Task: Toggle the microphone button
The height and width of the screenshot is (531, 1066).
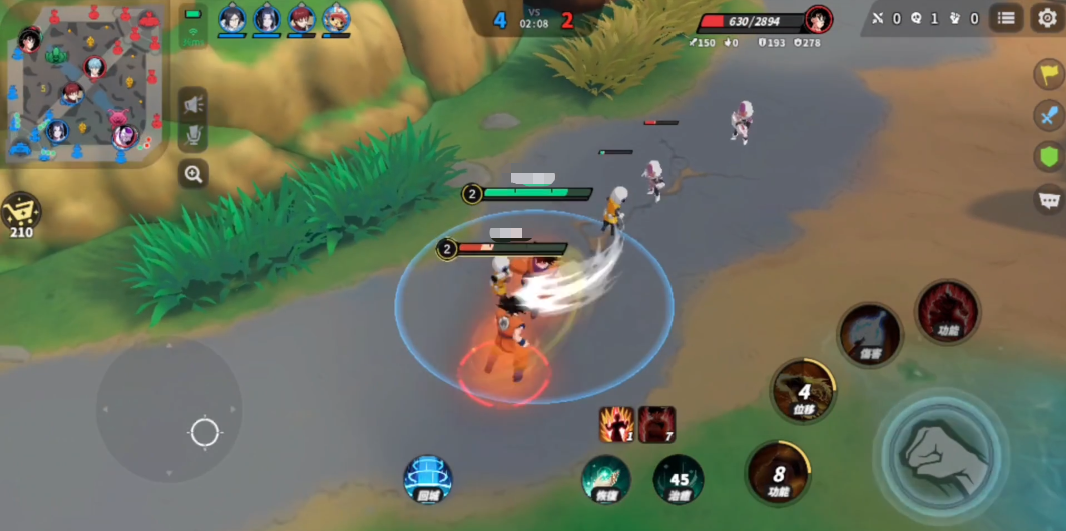Action: 193,136
